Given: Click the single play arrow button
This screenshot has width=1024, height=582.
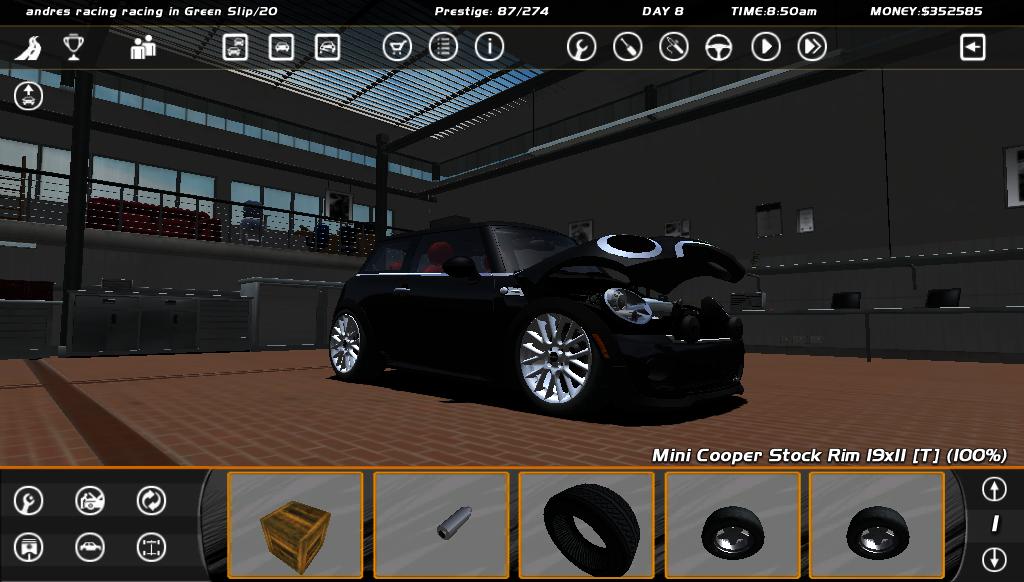Looking at the screenshot, I should 766,47.
